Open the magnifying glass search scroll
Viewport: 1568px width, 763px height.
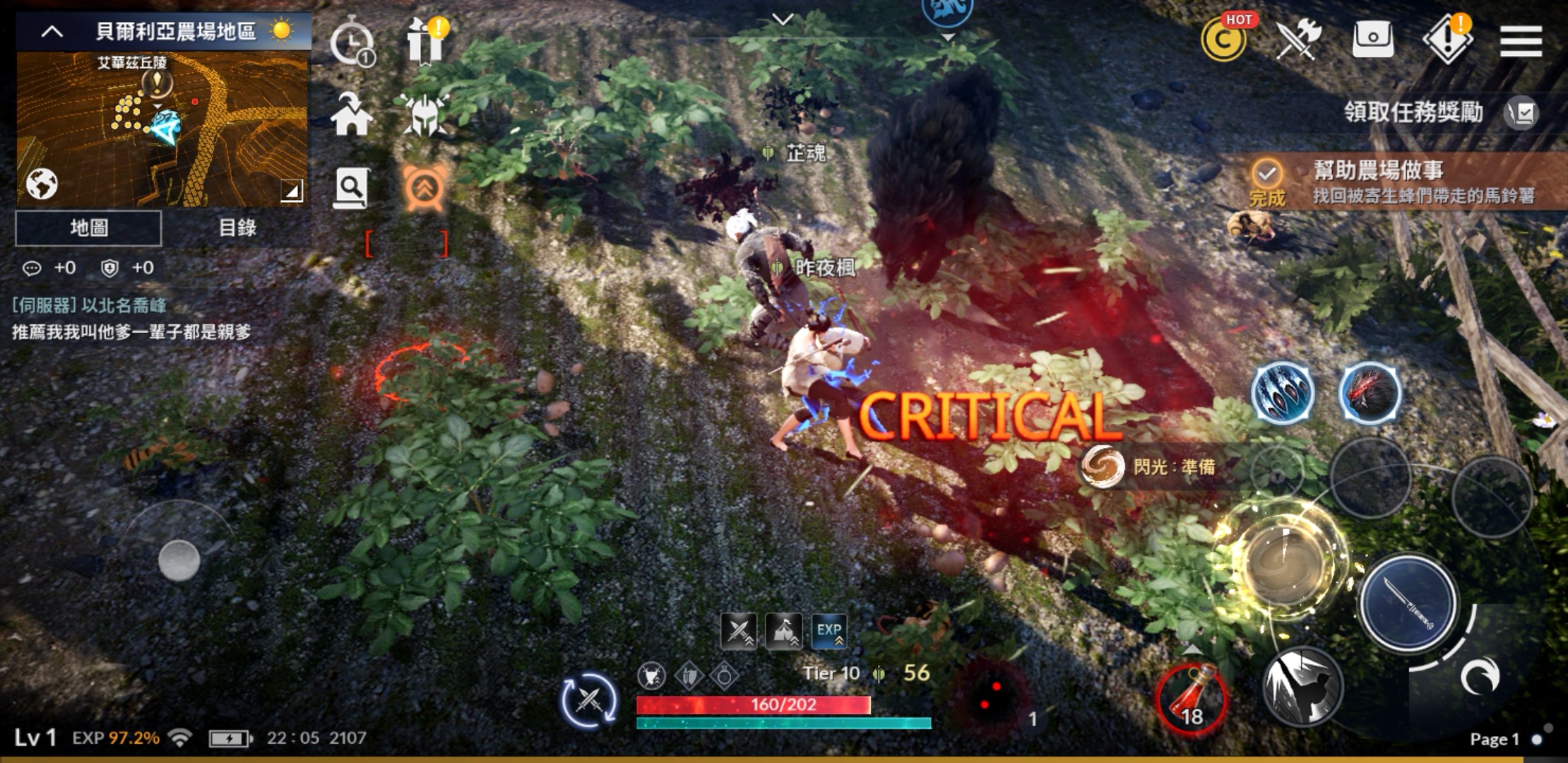click(351, 188)
